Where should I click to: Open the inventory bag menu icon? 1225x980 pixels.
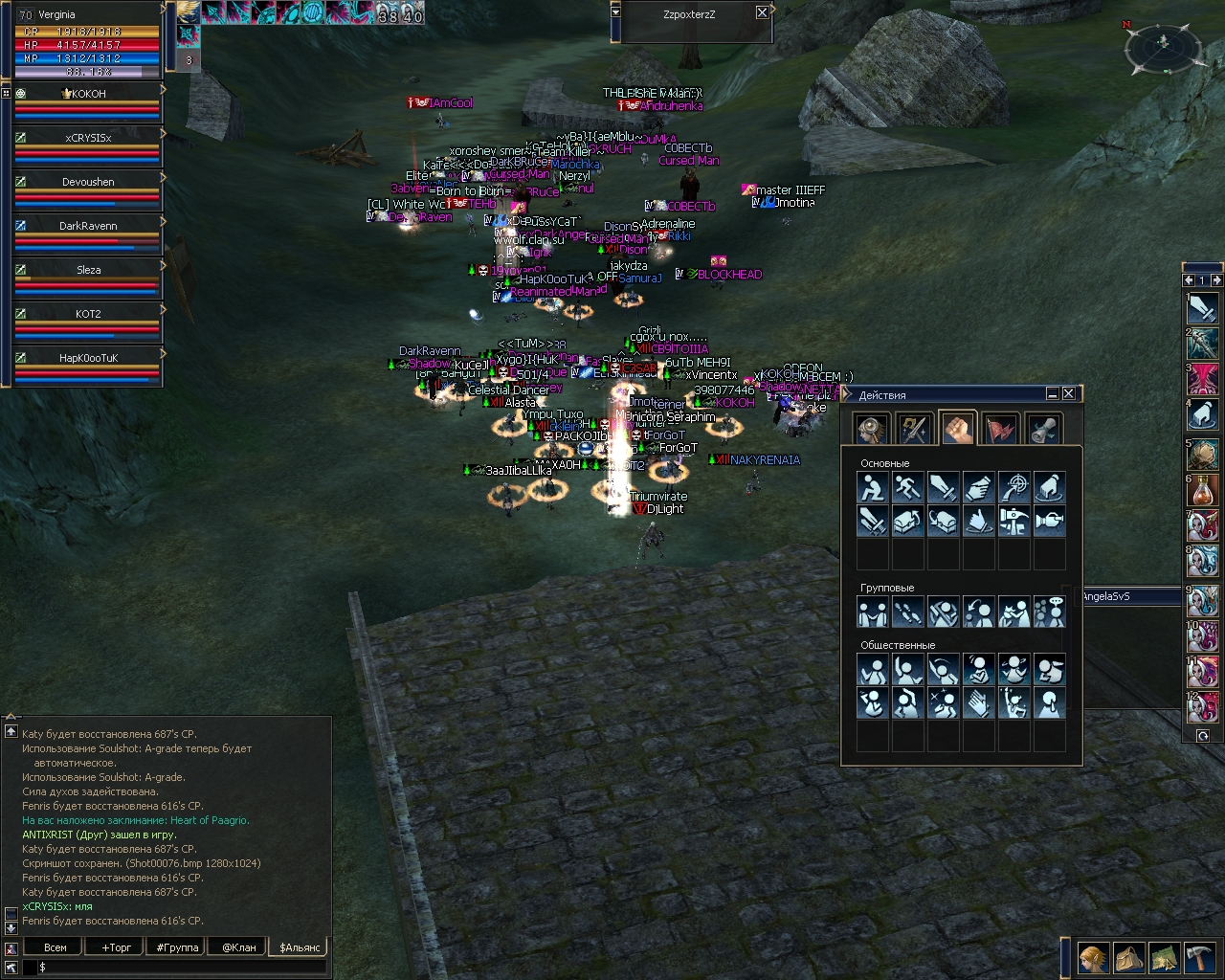click(1128, 957)
